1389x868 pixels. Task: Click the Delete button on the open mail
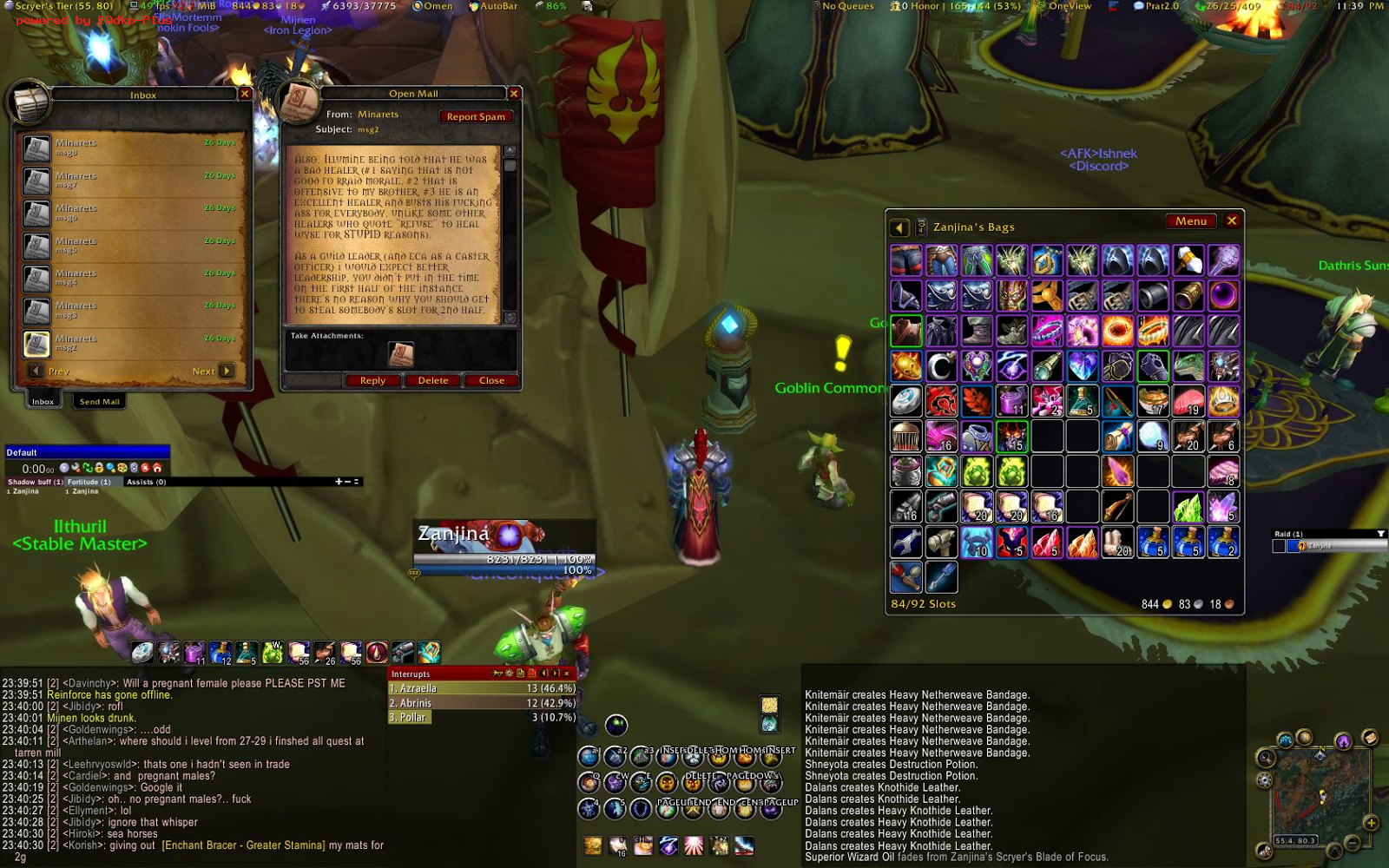431,380
